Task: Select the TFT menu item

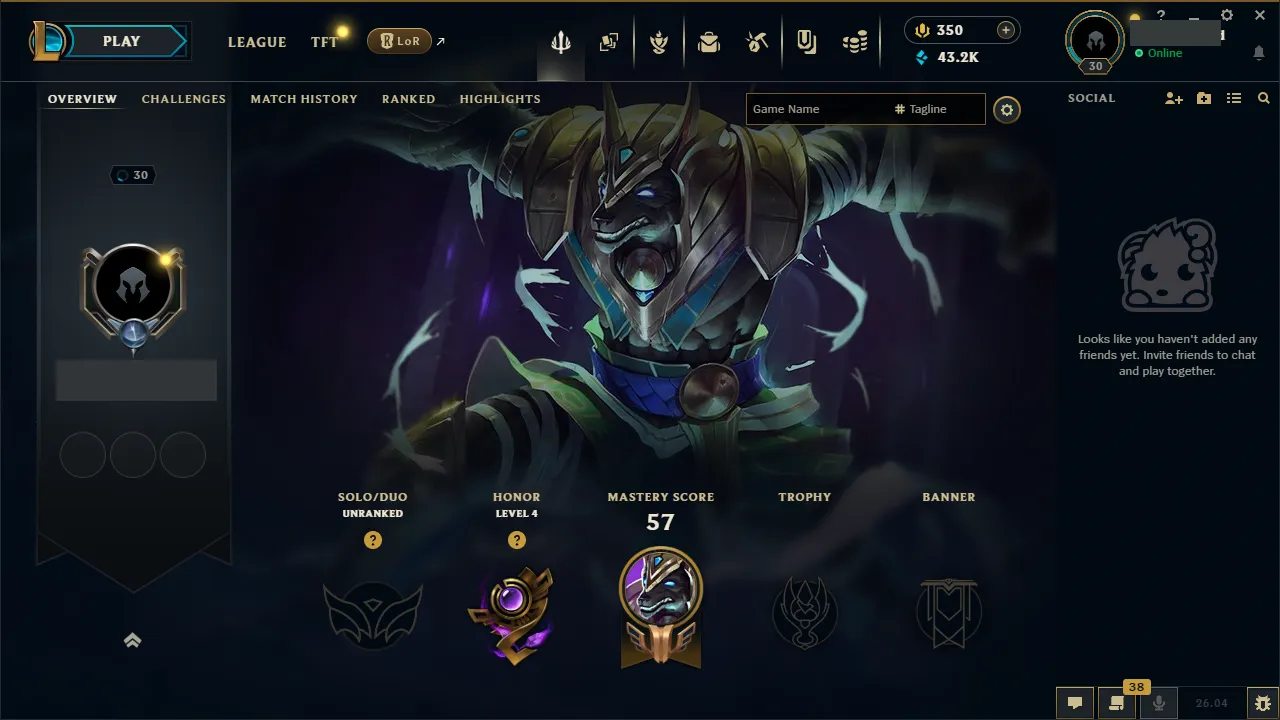Action: (x=322, y=42)
